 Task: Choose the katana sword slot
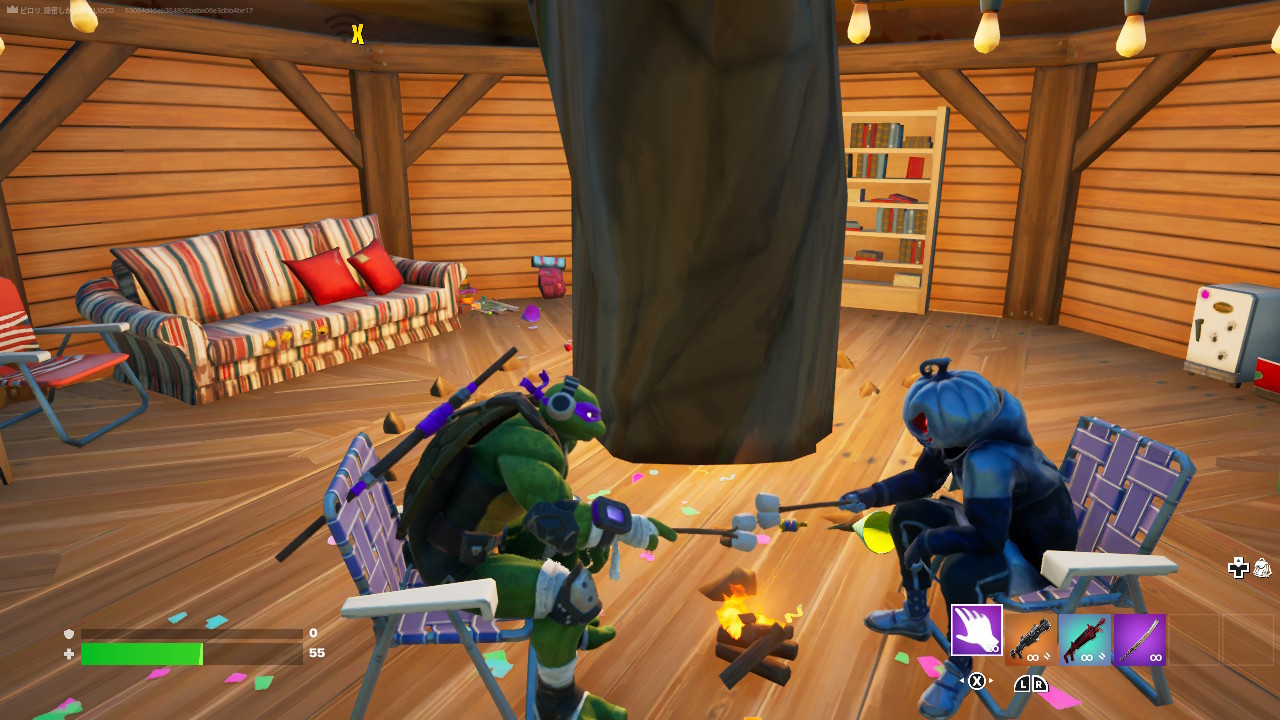1140,640
